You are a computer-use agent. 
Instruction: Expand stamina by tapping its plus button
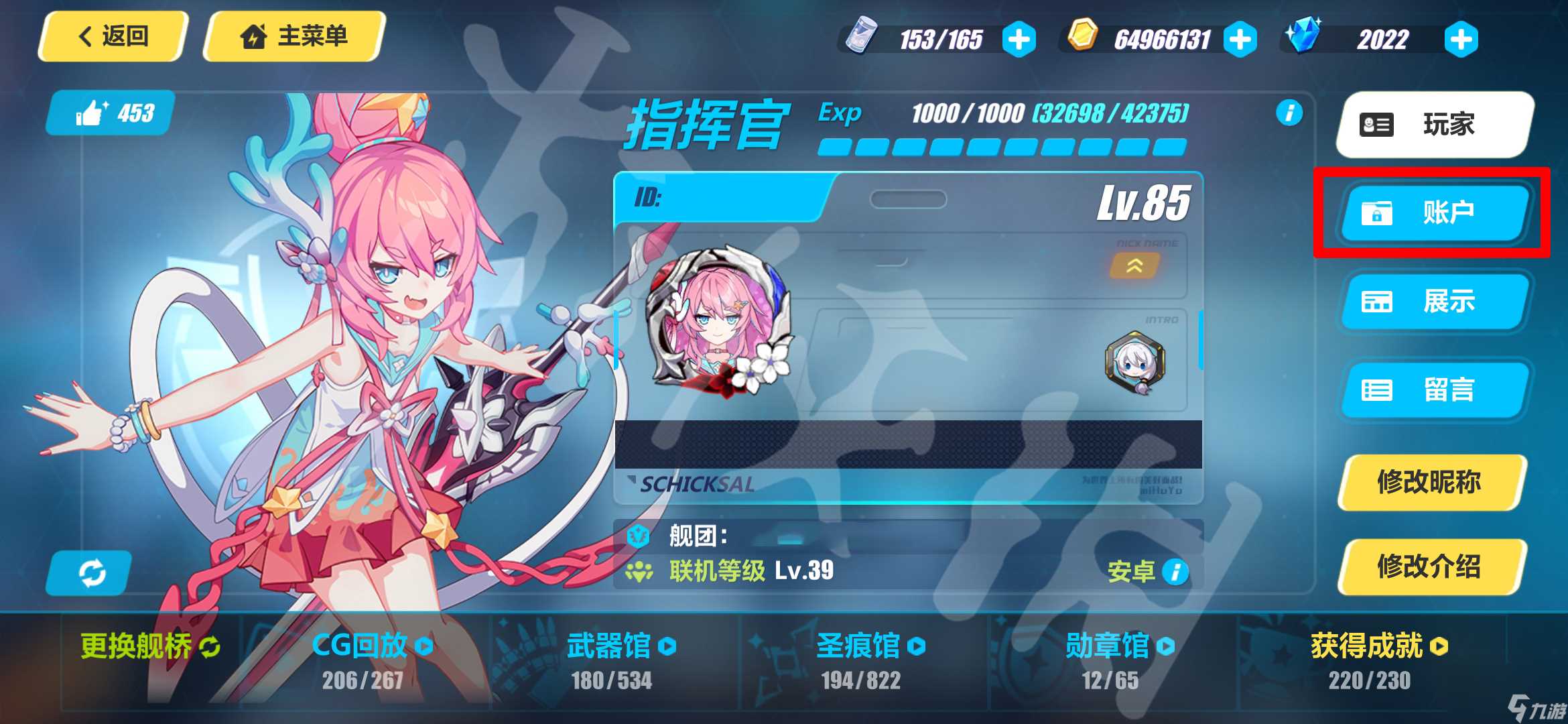click(1019, 39)
